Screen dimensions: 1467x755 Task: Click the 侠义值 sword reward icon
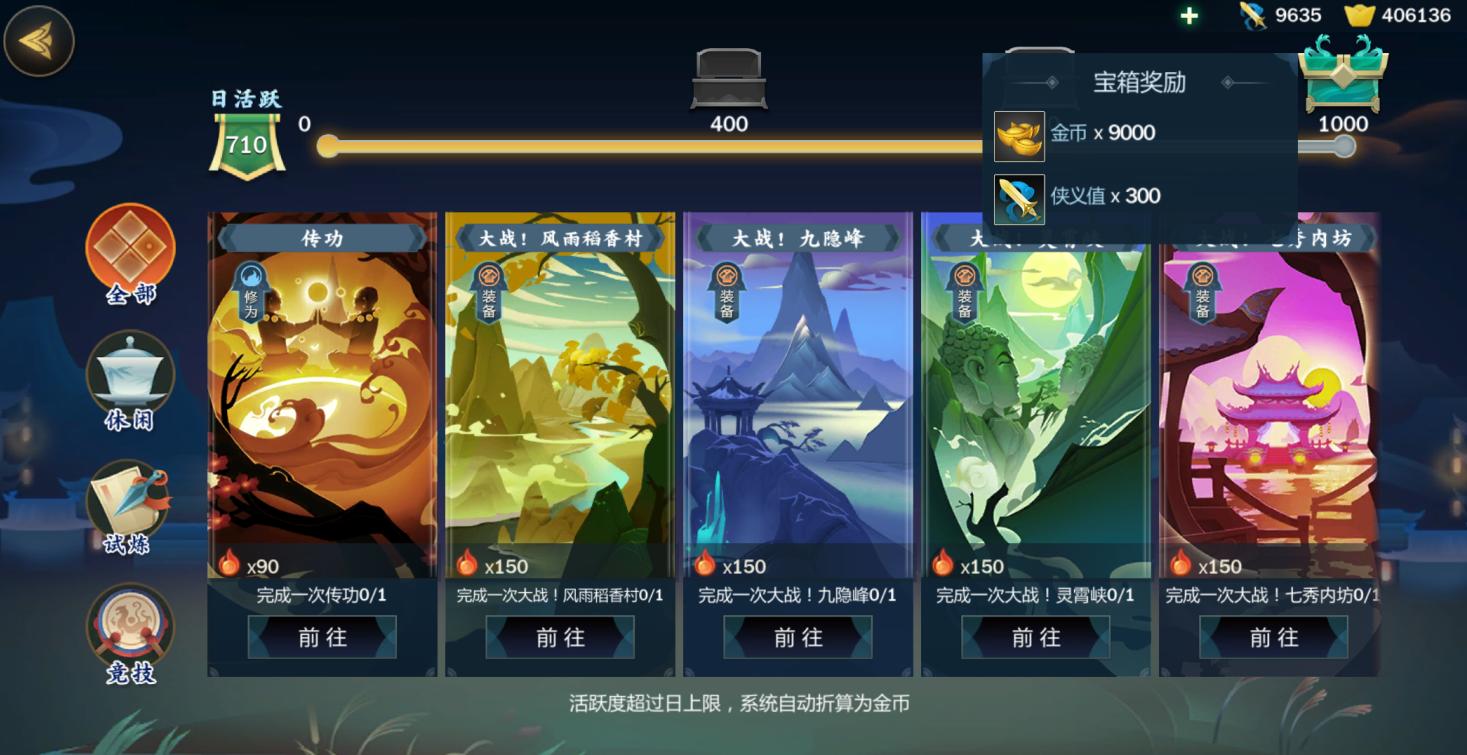pyautogui.click(x=1018, y=196)
